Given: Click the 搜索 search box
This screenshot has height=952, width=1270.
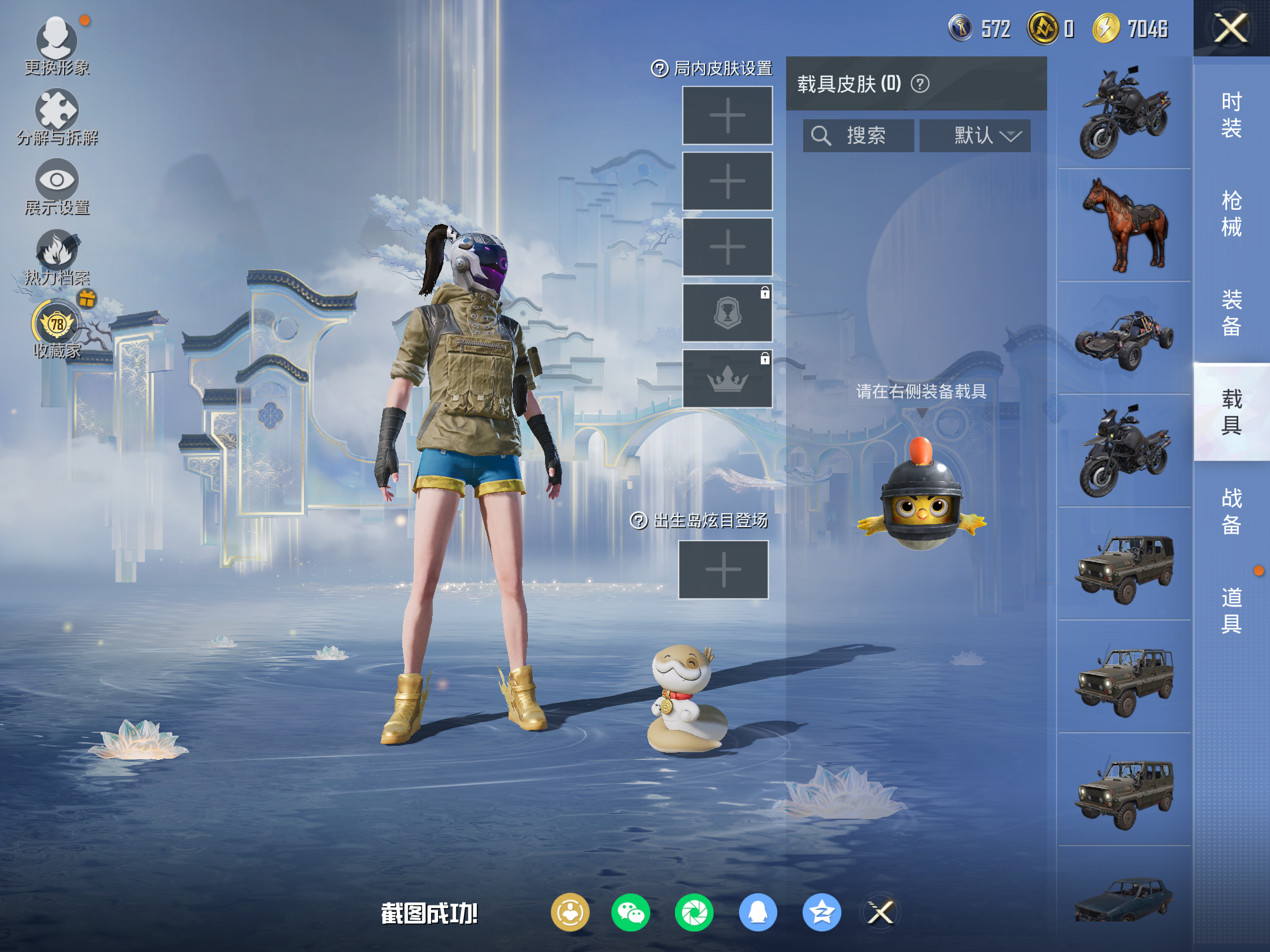Looking at the screenshot, I should click(858, 136).
